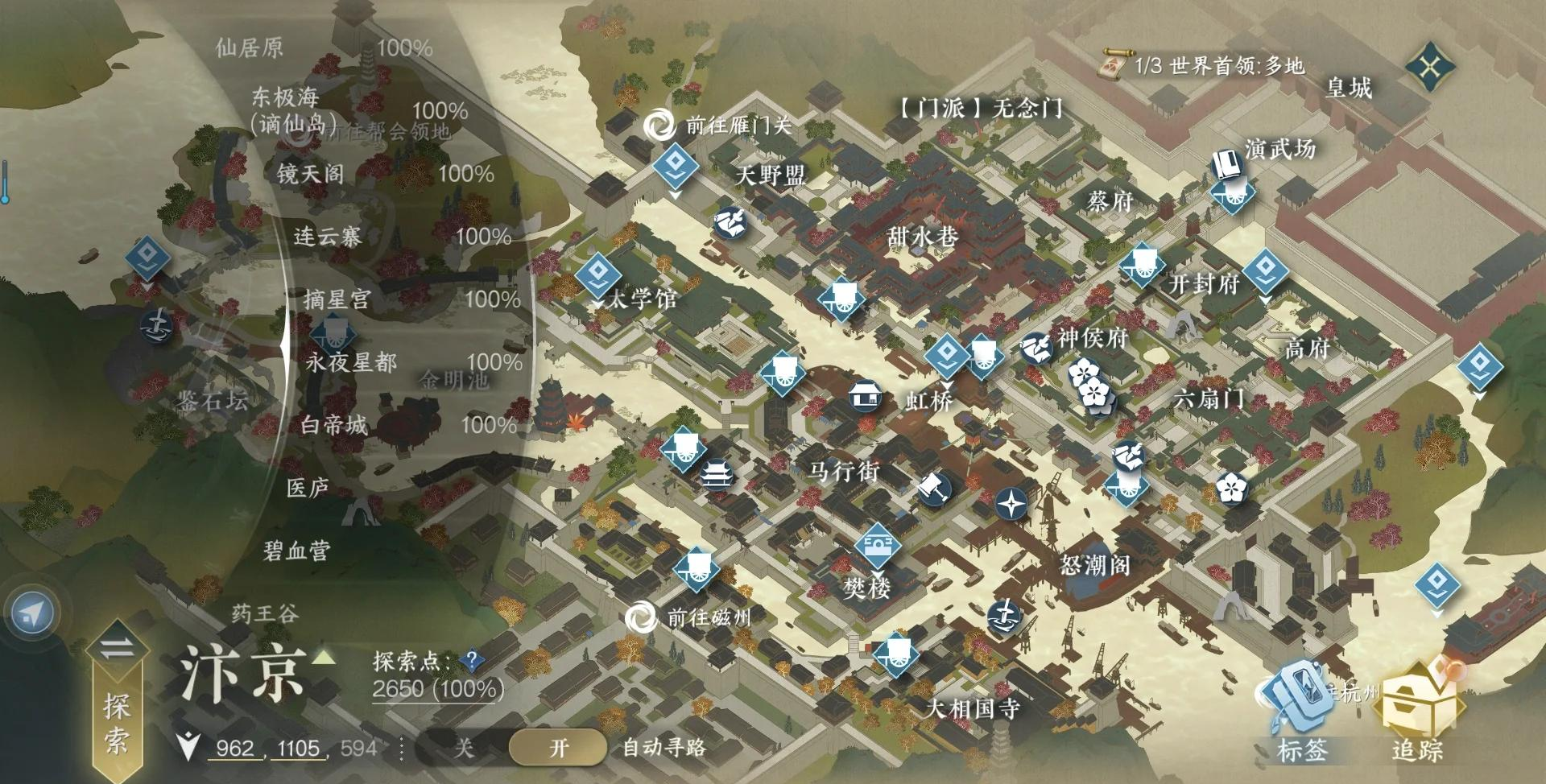Tap the paper plane icon on left edge
Viewport: 1546px width, 784px height.
pyautogui.click(x=31, y=615)
